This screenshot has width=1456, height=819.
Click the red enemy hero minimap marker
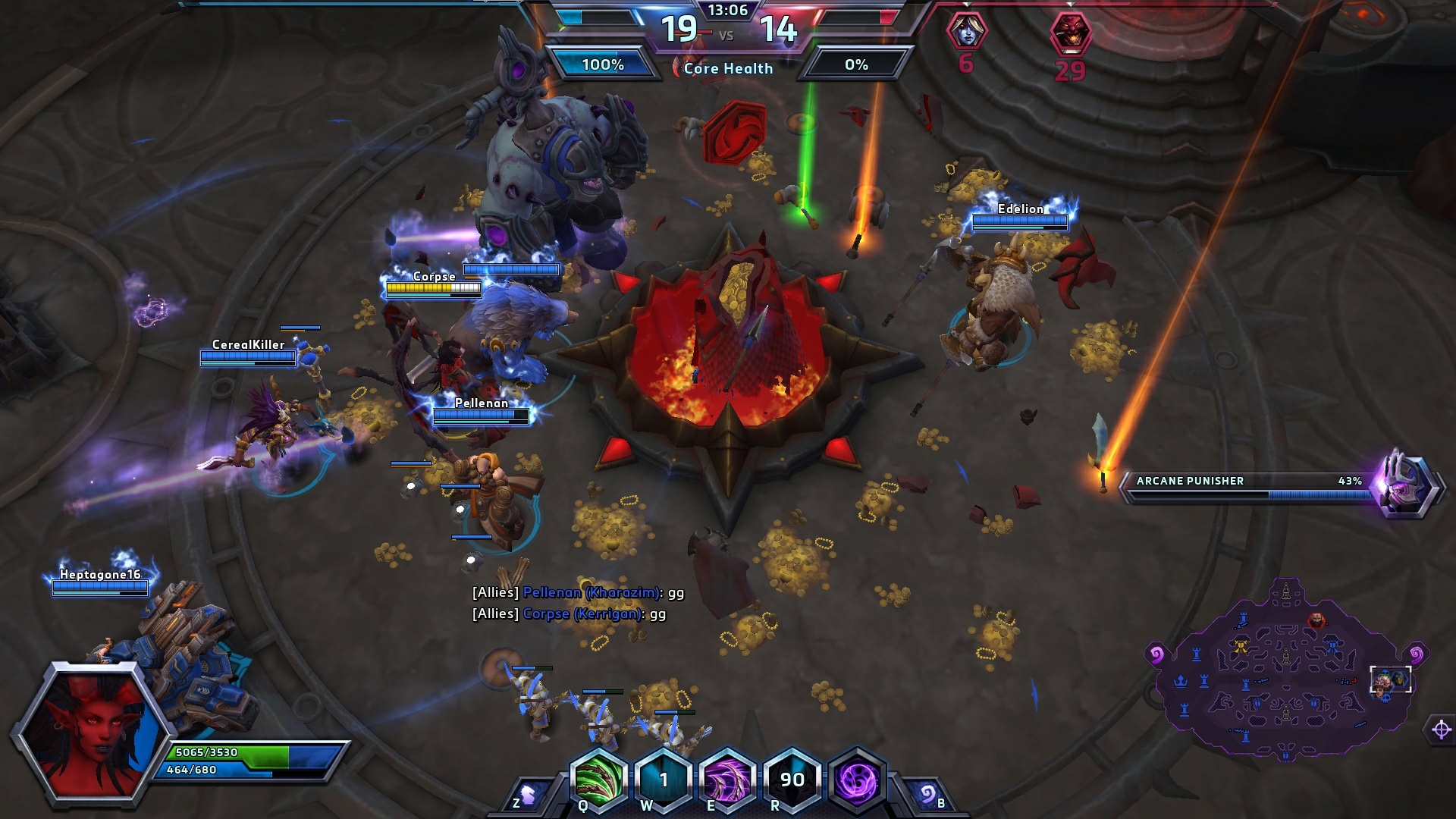(x=1316, y=620)
